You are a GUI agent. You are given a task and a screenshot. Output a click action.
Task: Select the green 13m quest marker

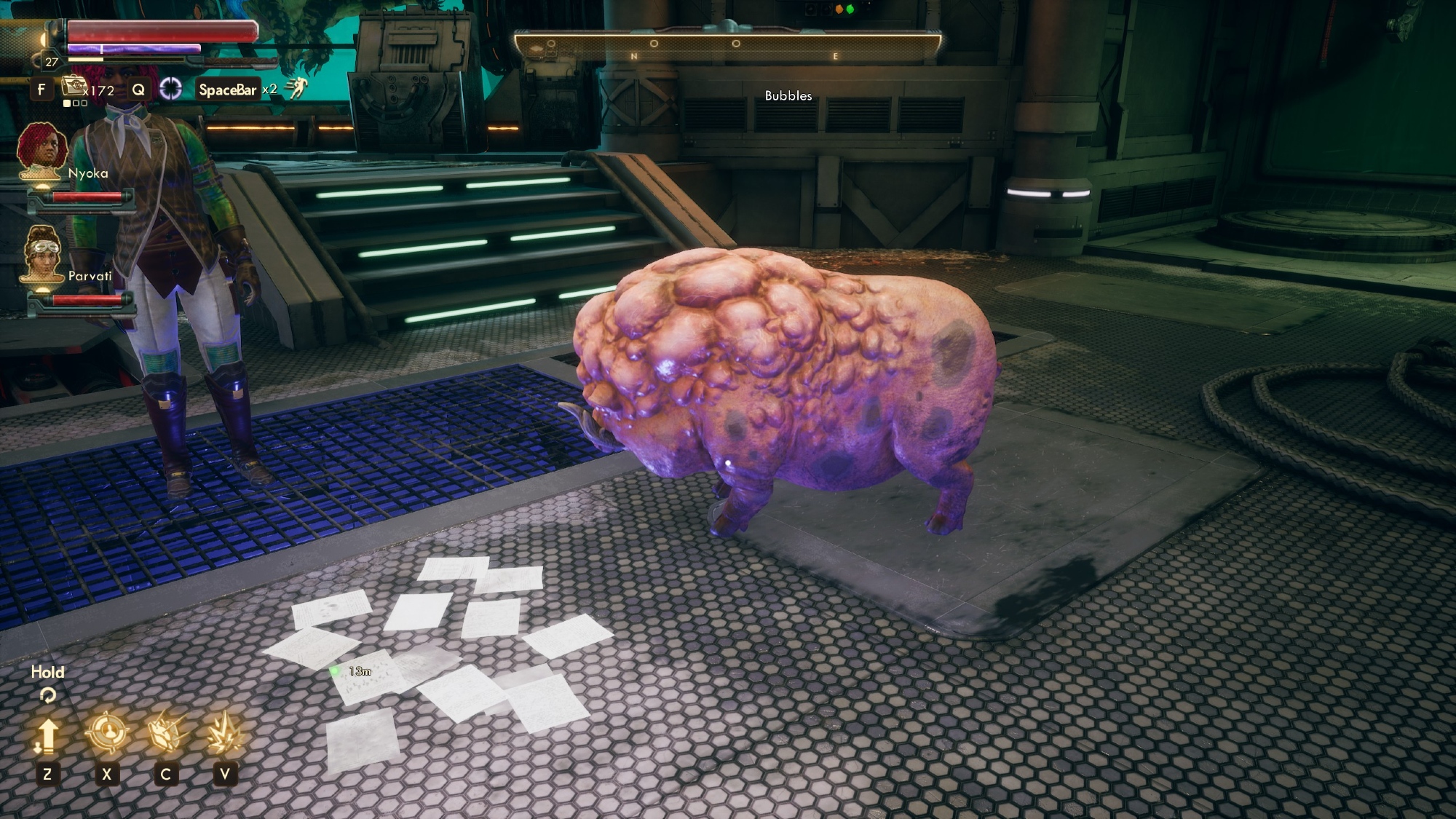point(335,670)
